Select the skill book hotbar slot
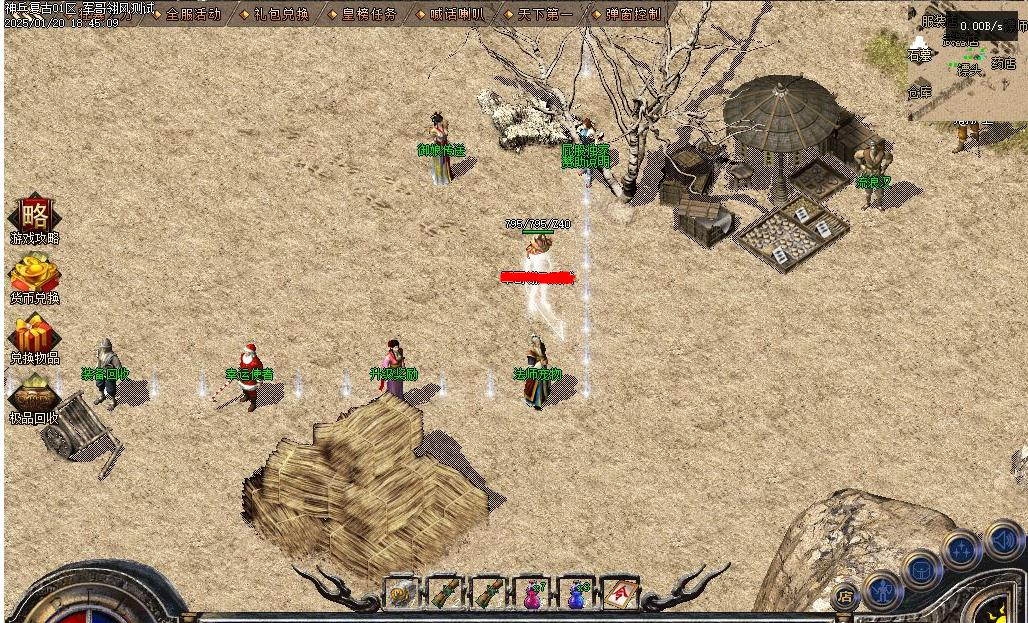 coord(620,594)
